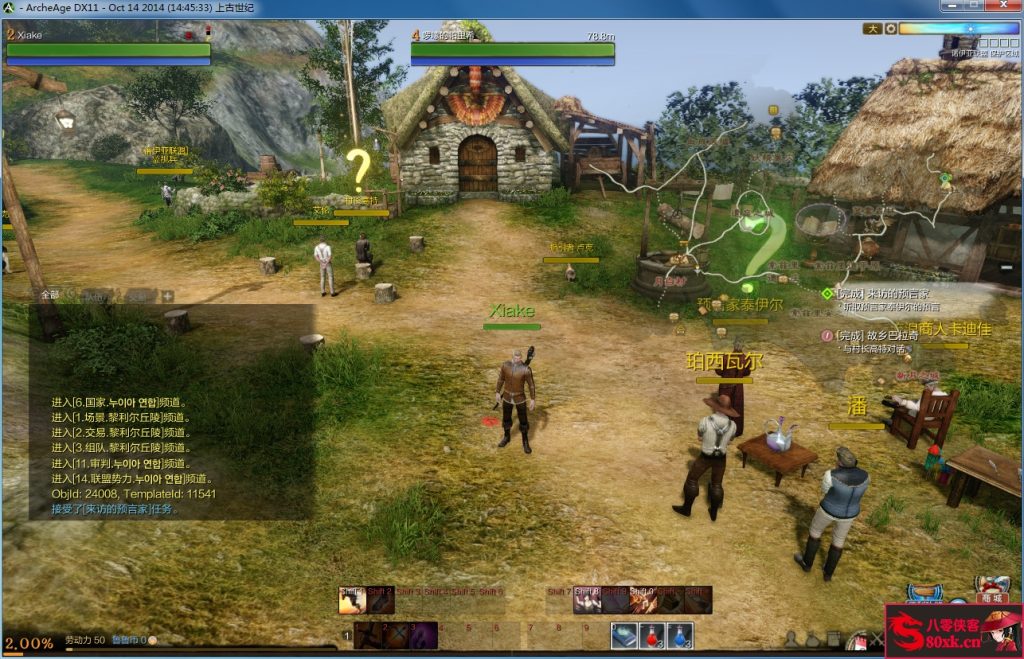Click the Xiake player portrait frame
The image size is (1024, 659).
coord(108,48)
